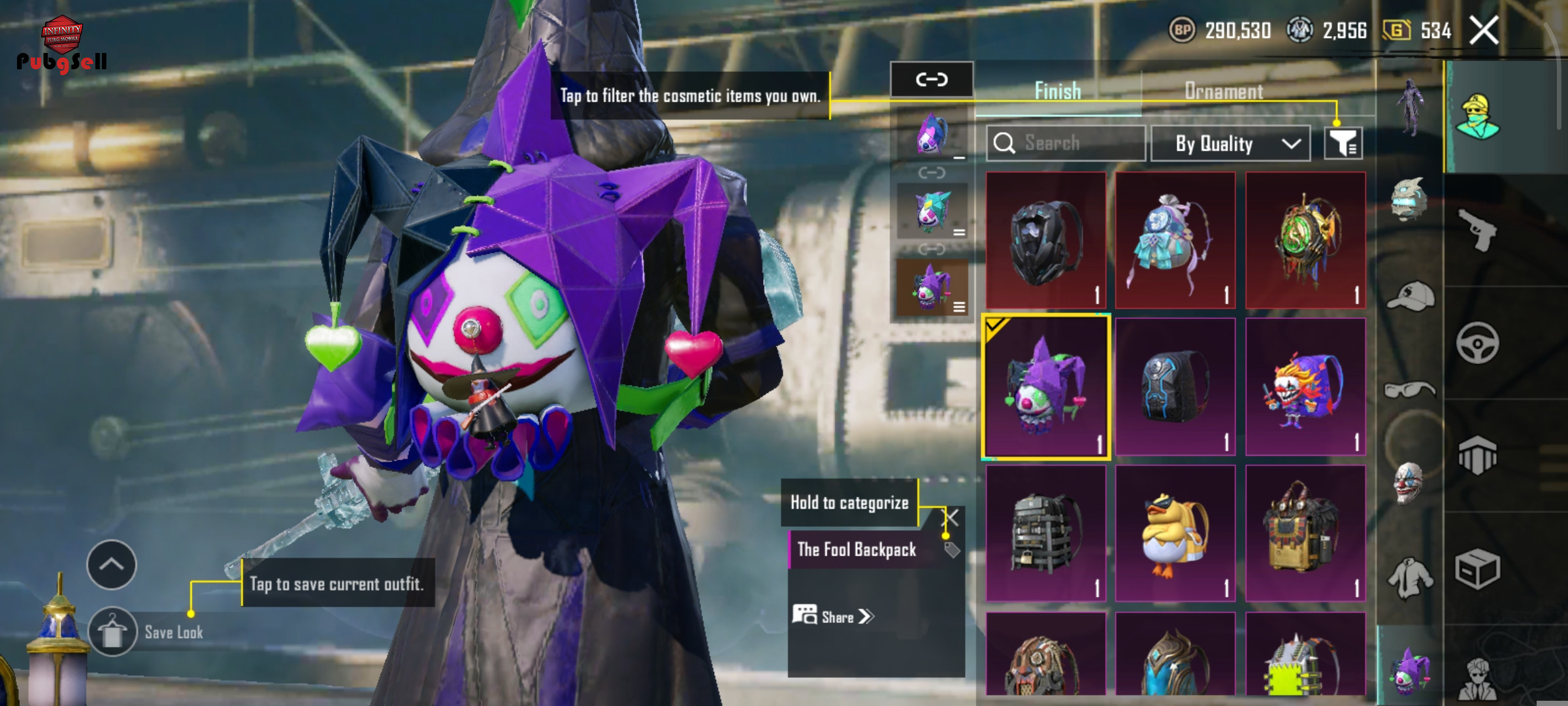Toggle the owned items filter funnel
Image resolution: width=1568 pixels, height=706 pixels.
[1343, 143]
